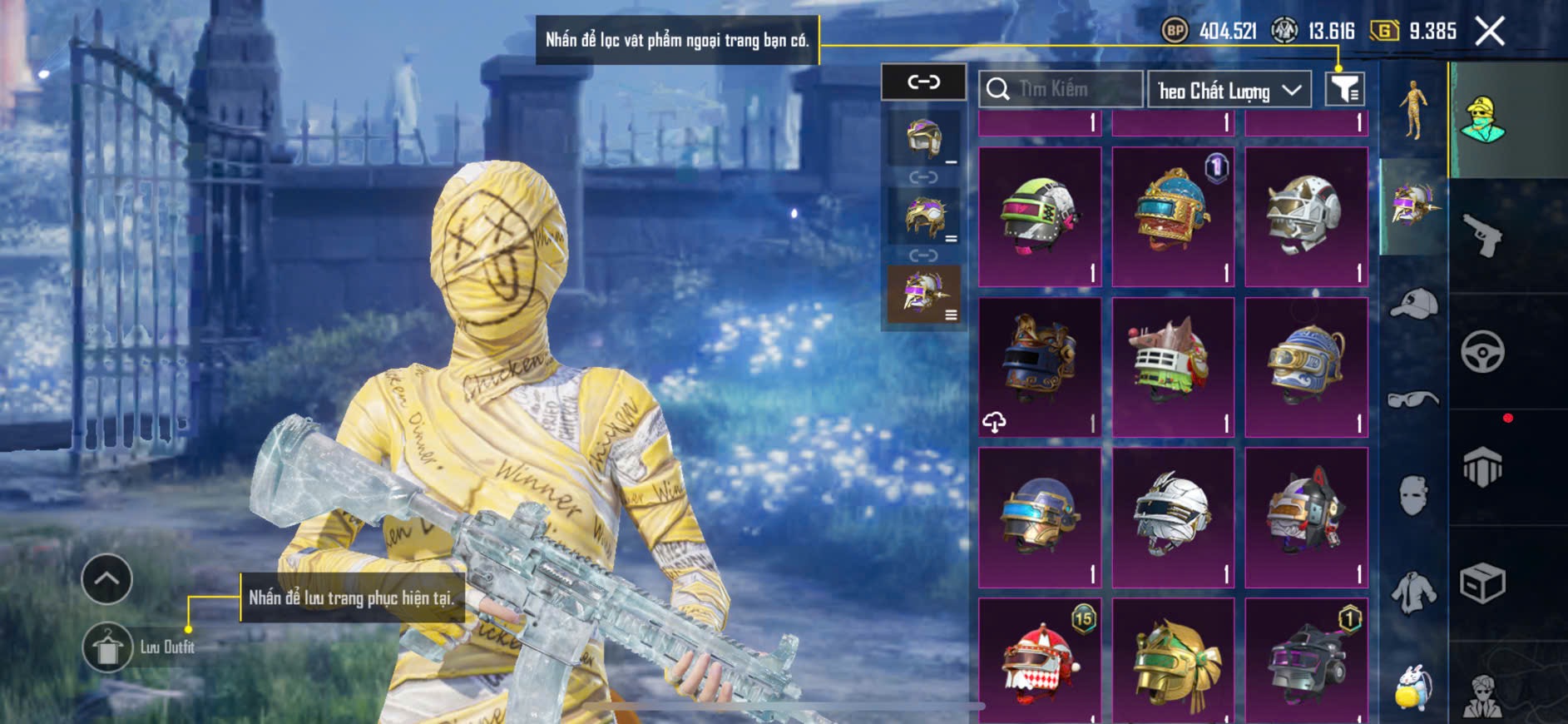Image resolution: width=1568 pixels, height=724 pixels.
Task: Toggle the chain link button above helmet levels
Action: click(x=923, y=82)
